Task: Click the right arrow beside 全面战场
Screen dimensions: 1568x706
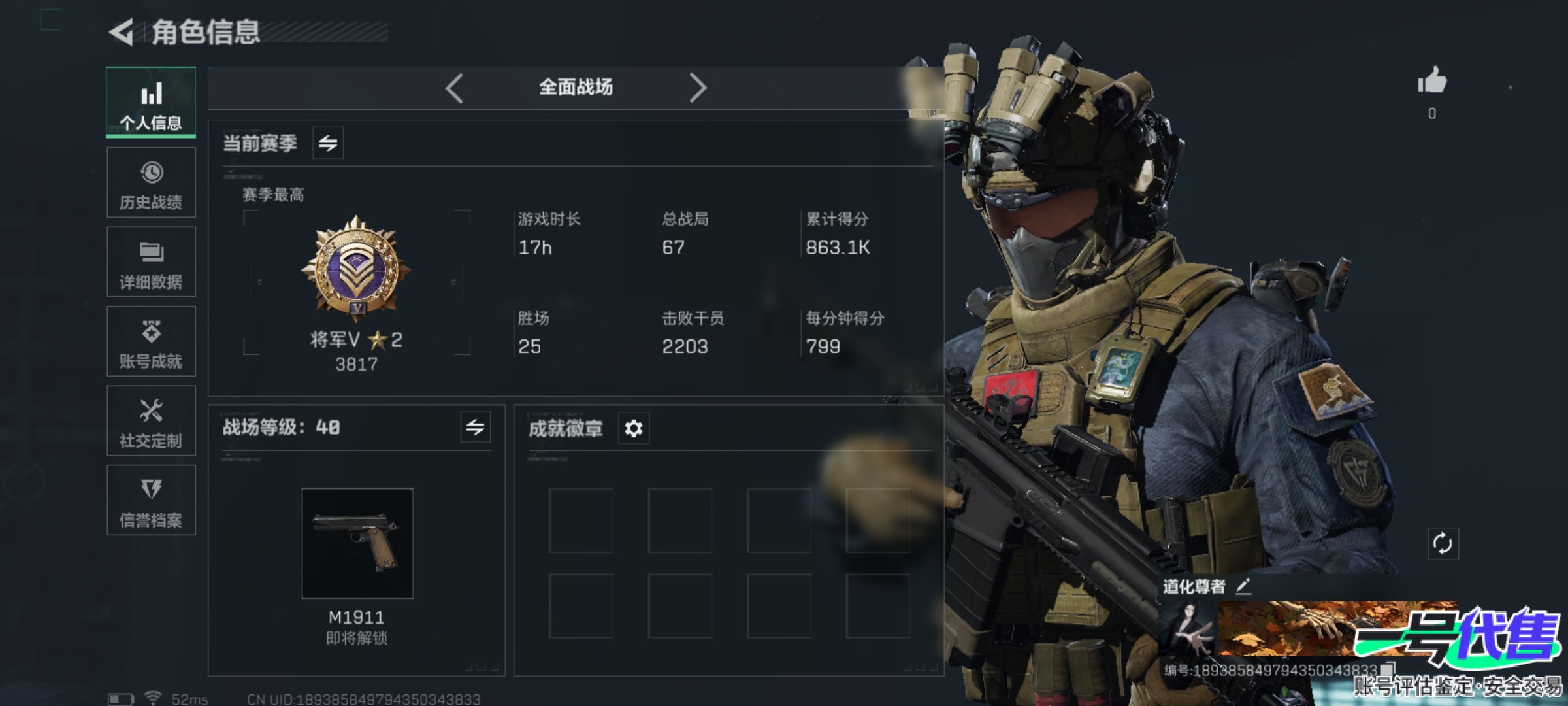Action: [698, 88]
